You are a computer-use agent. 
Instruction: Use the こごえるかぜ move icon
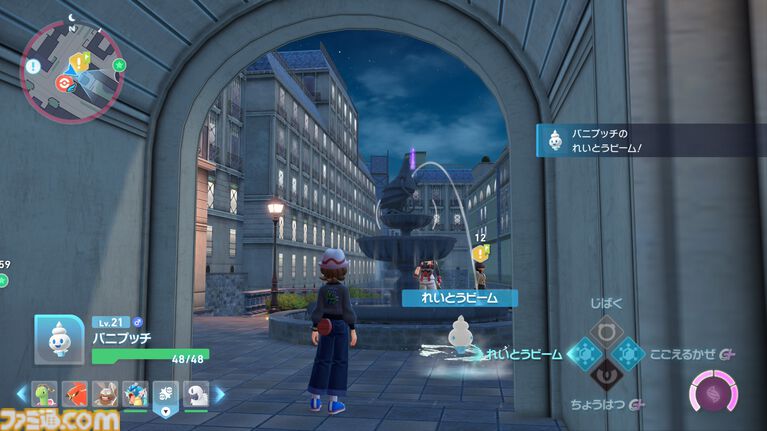(x=628, y=353)
